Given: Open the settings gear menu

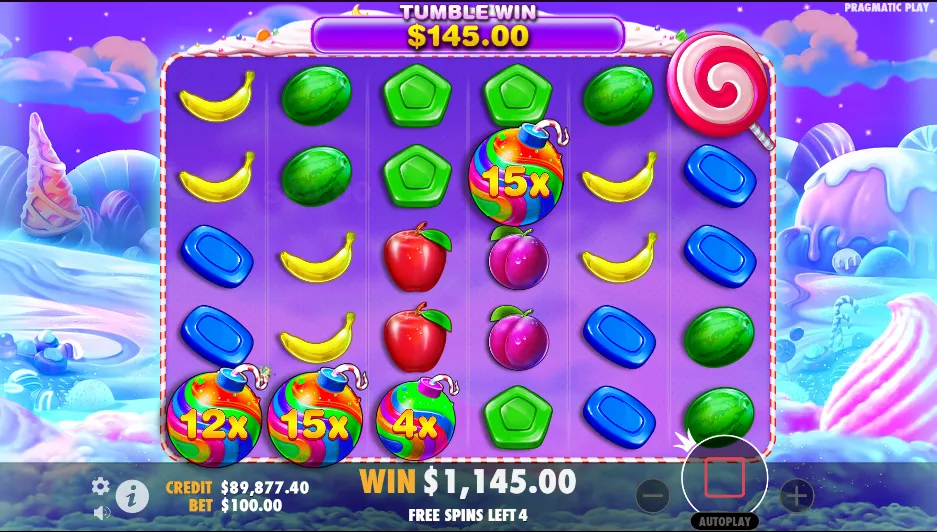Looking at the screenshot, I should tap(101, 486).
